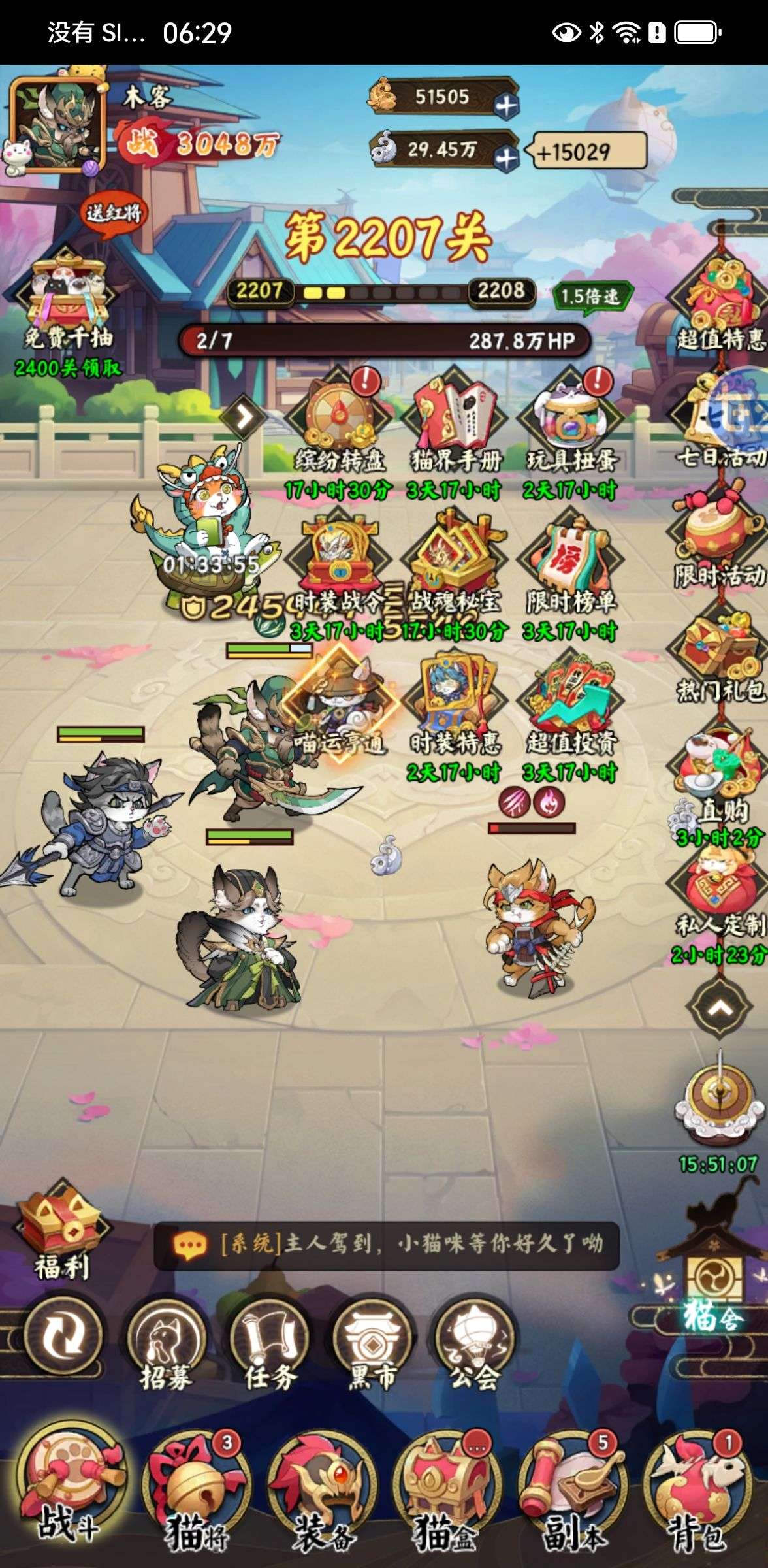
Task: Toggle the 1.5倍速 battle speed
Action: tap(590, 297)
